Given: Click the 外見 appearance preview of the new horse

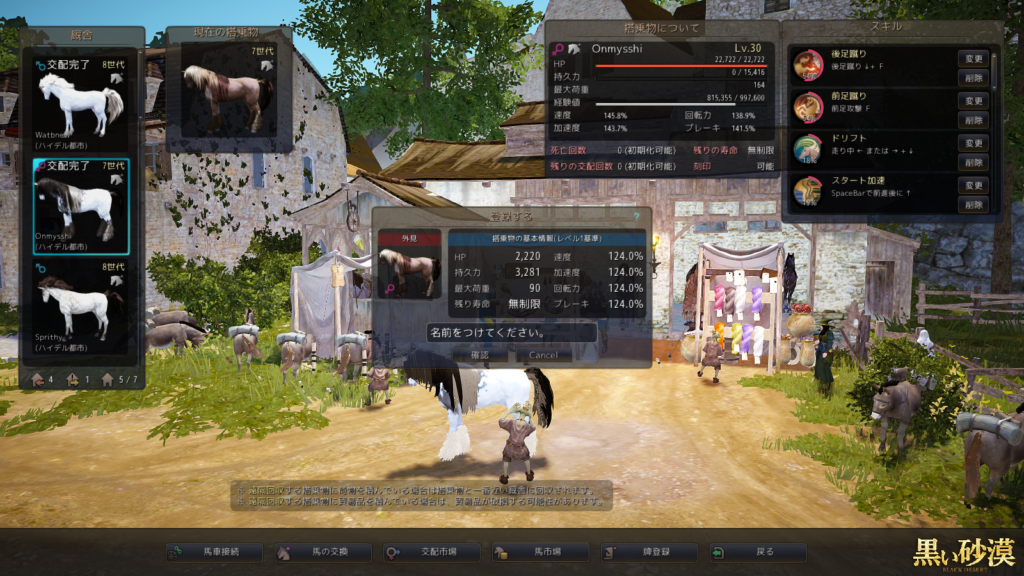Looking at the screenshot, I should [410, 272].
